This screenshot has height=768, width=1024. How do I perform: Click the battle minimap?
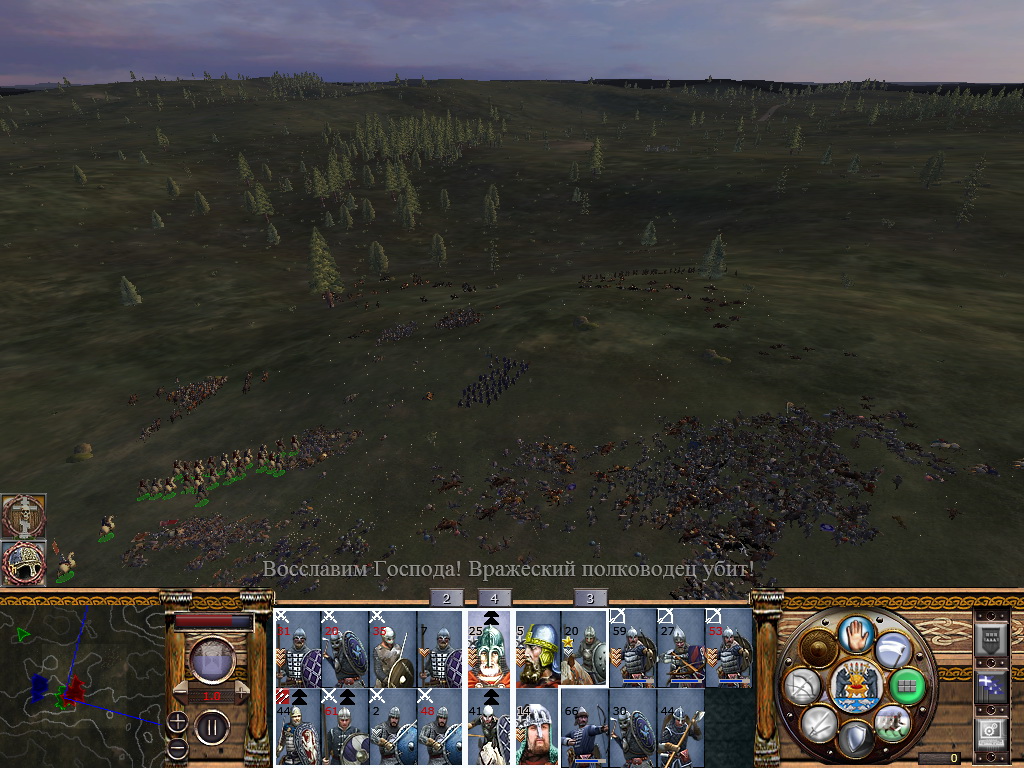tap(80, 678)
